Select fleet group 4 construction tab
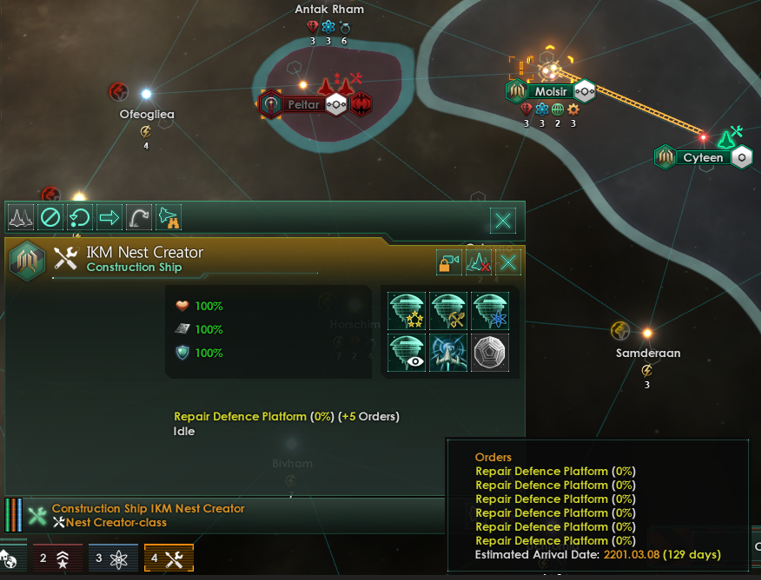761x580 pixels. pos(168,558)
